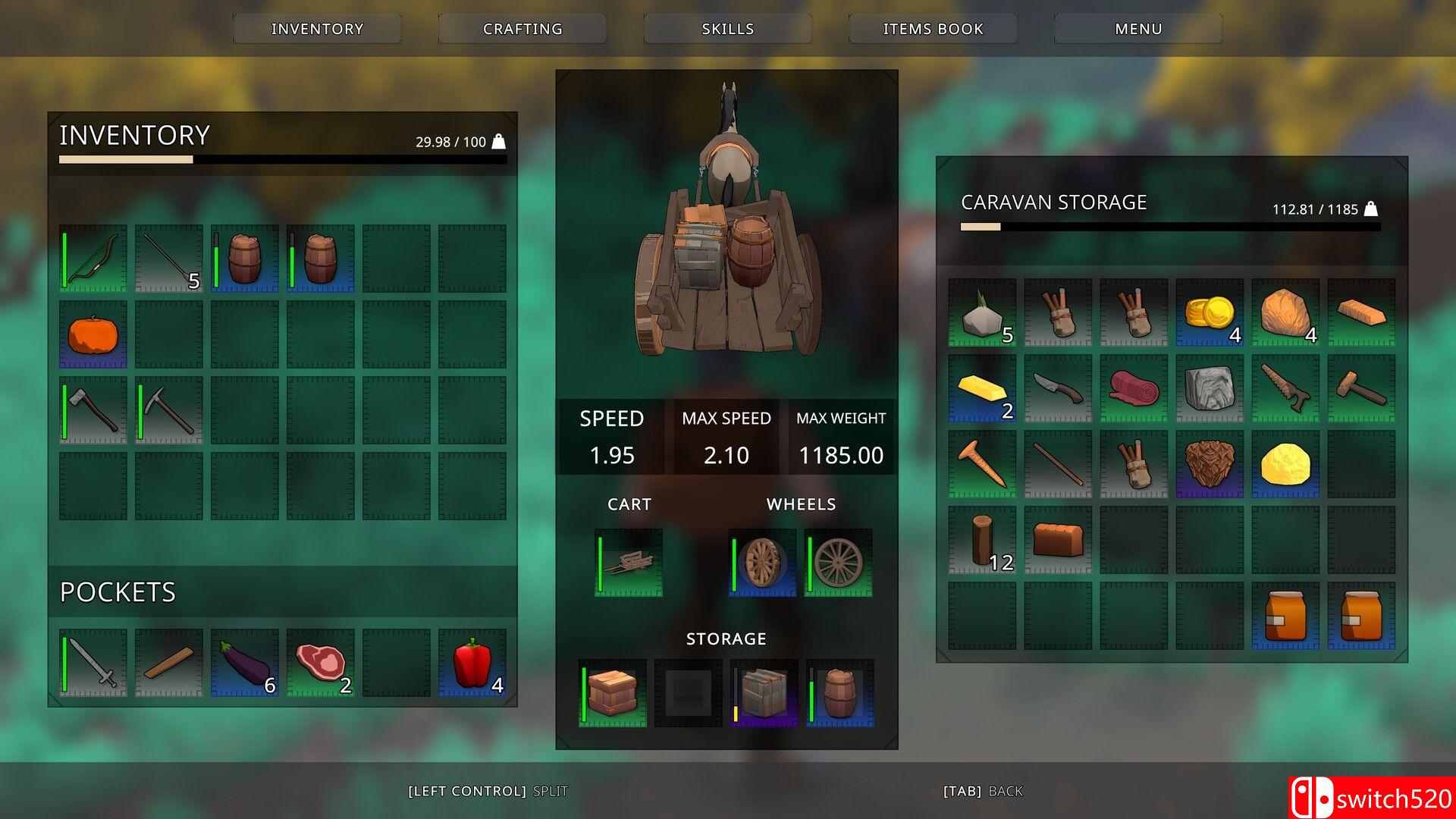1456x819 pixels.
Task: Select the bow in the inventory
Action: coord(92,258)
